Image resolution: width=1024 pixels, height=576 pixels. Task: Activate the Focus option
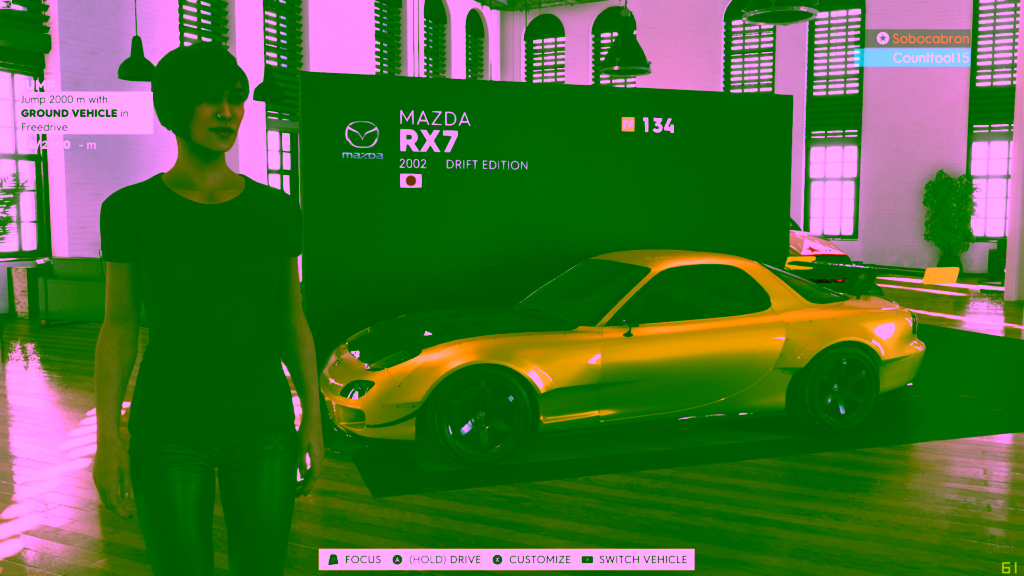click(x=354, y=560)
